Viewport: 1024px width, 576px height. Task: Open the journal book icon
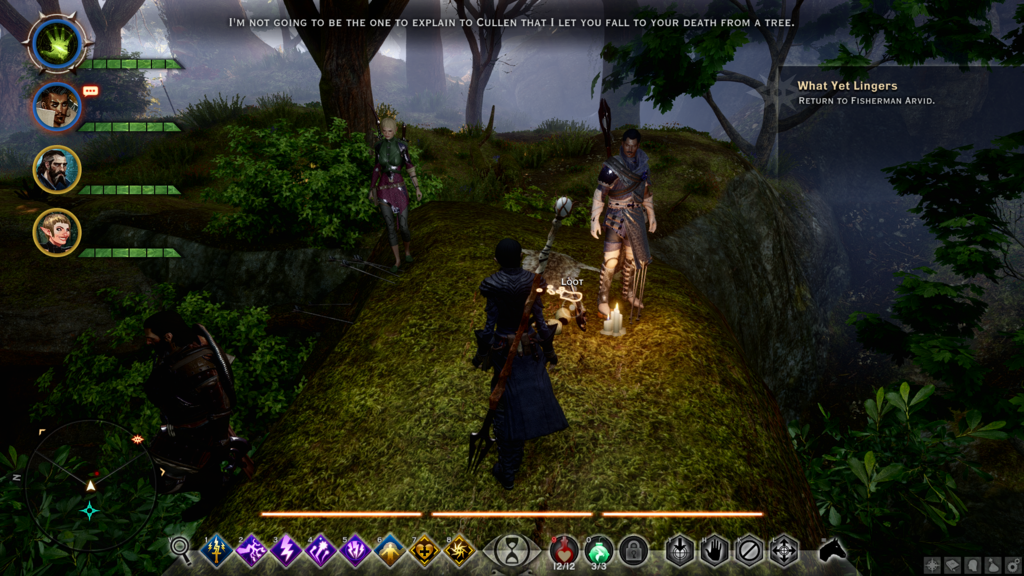[951, 566]
